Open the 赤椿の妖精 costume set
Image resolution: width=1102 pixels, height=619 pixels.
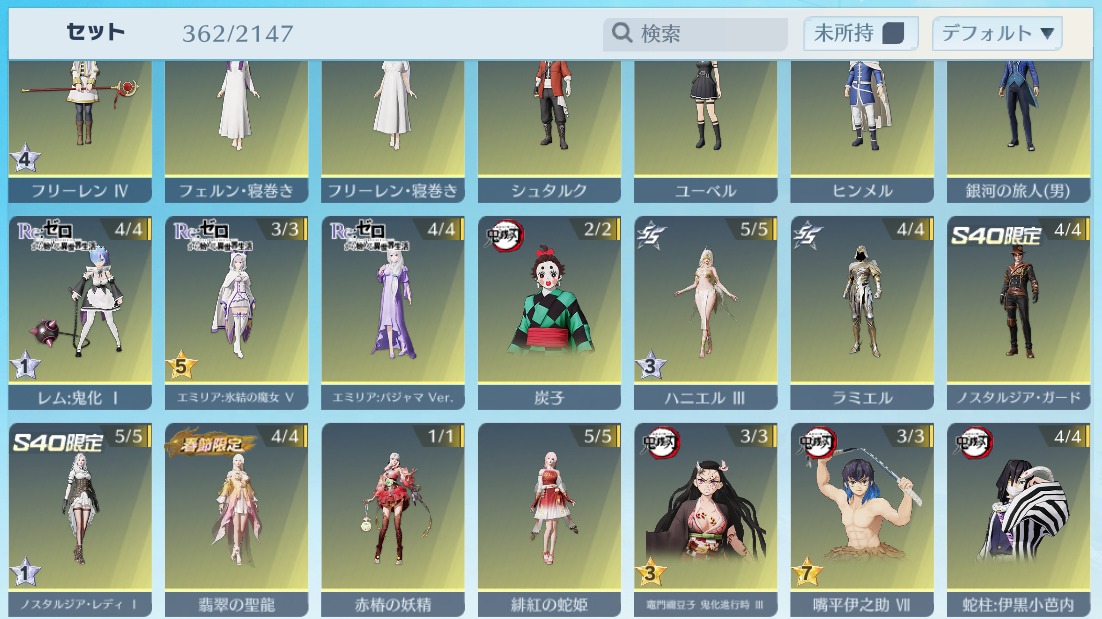[393, 517]
